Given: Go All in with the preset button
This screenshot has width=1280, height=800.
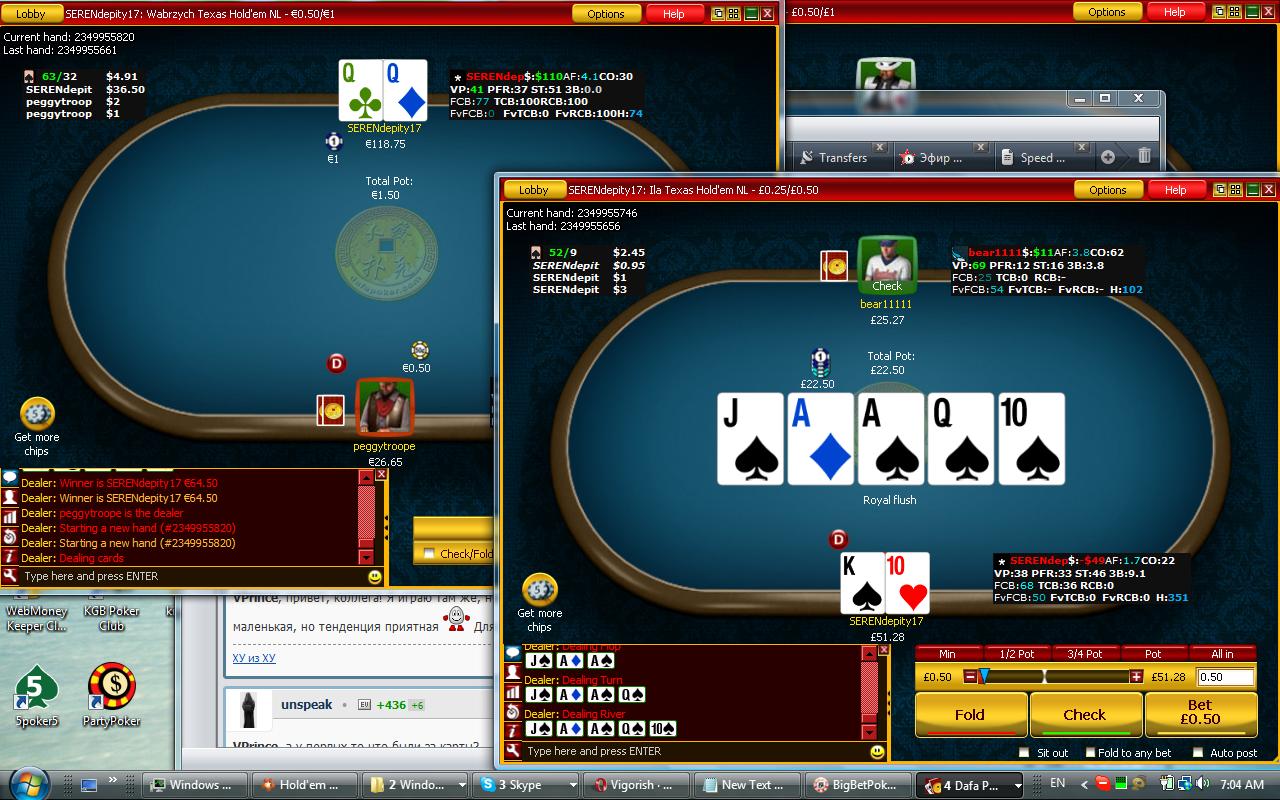Looking at the screenshot, I should coord(1222,654).
